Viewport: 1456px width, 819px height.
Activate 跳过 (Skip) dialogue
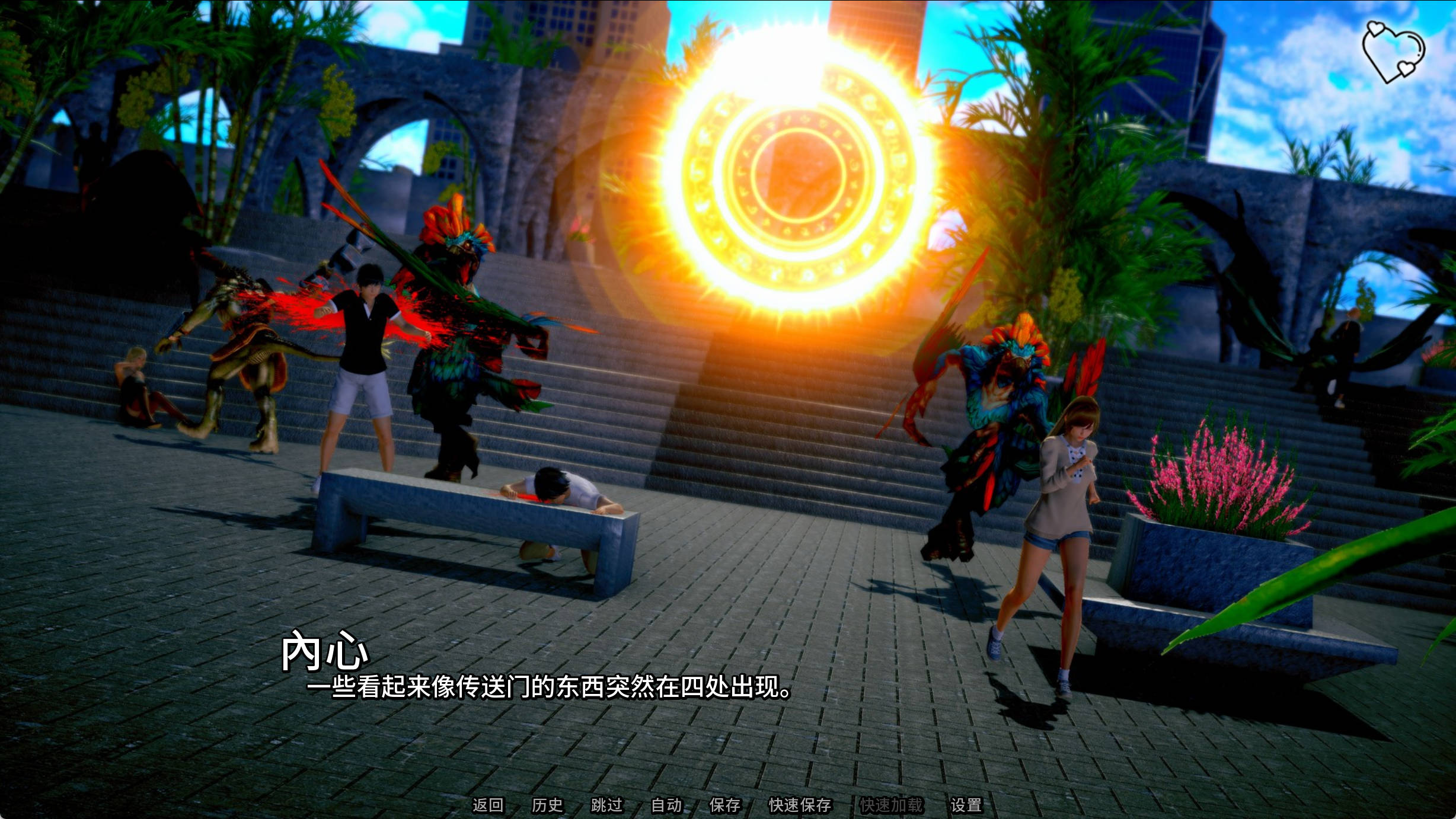[x=607, y=805]
